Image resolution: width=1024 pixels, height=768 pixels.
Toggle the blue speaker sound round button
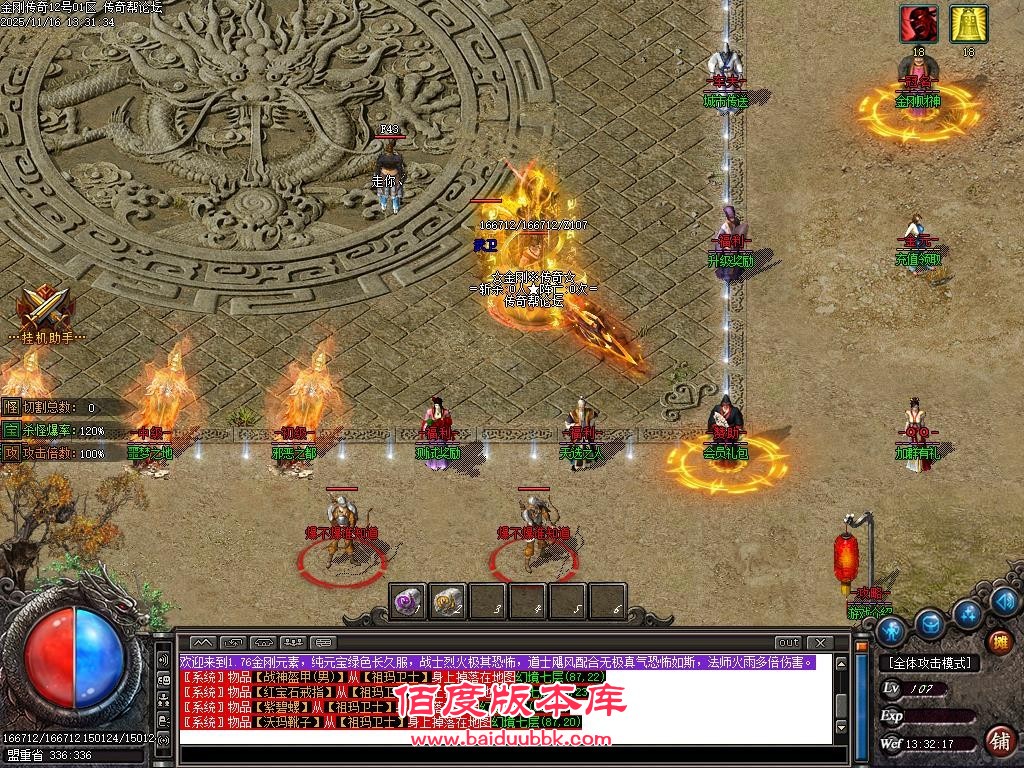pyautogui.click(x=1006, y=601)
